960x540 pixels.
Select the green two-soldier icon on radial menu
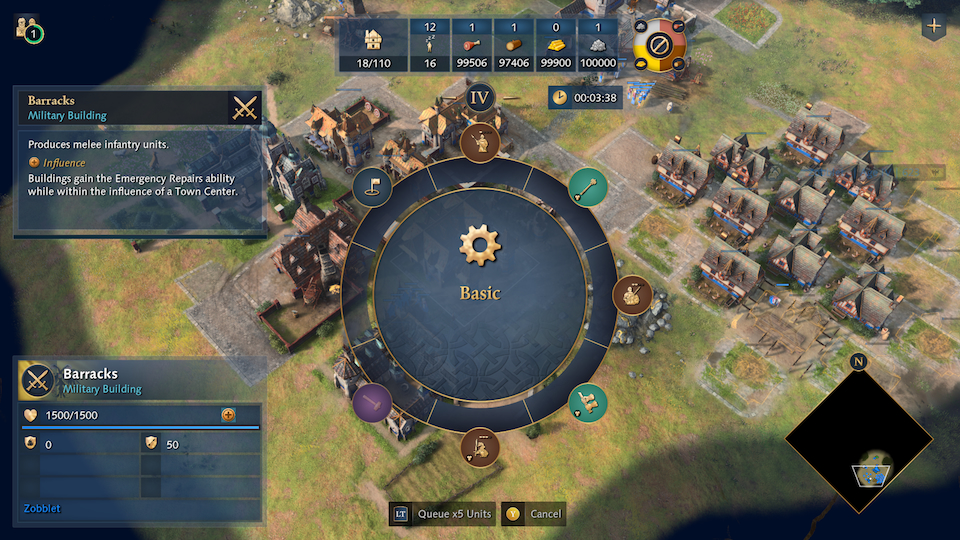coord(588,402)
